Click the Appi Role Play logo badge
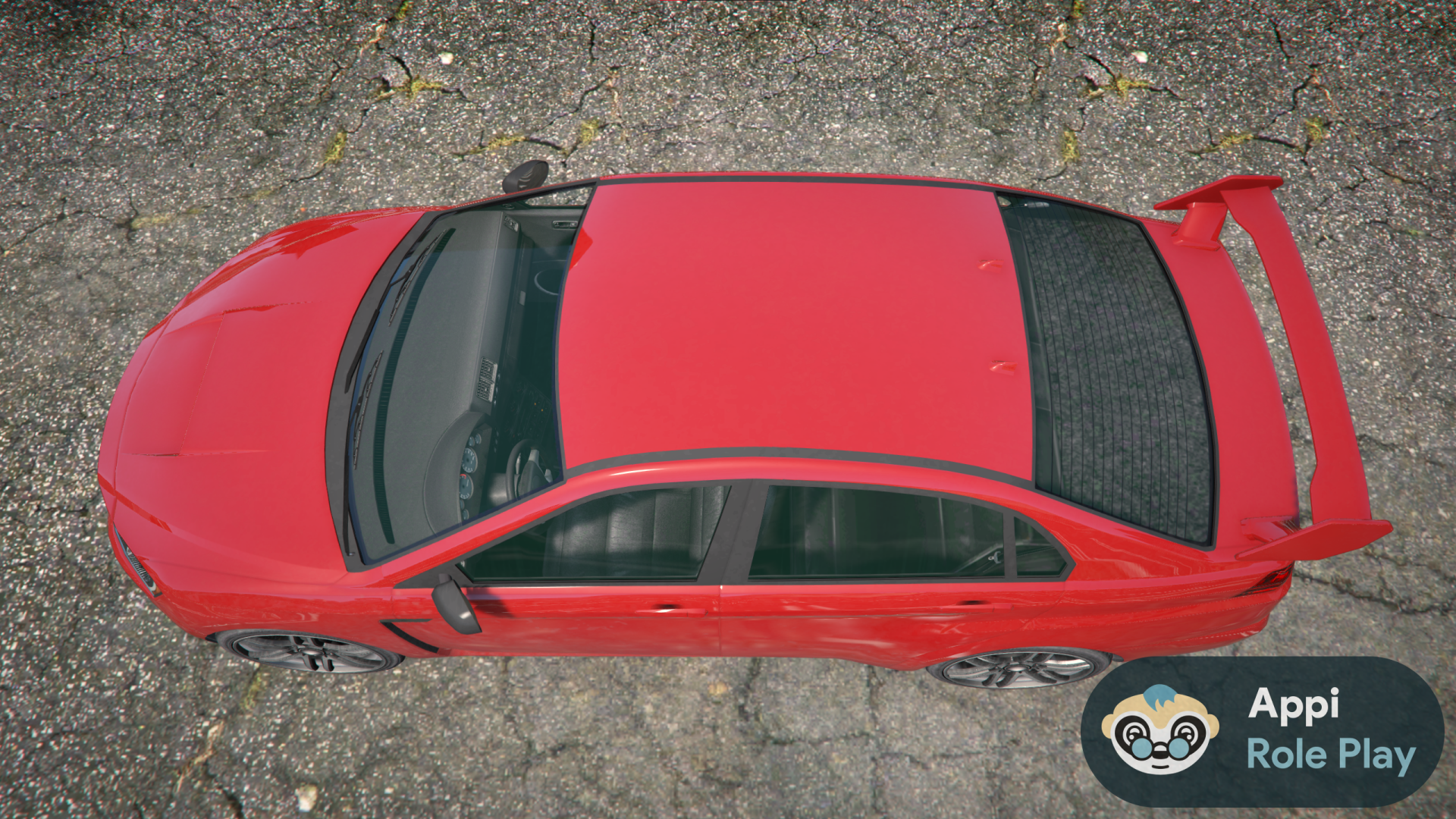1456x819 pixels. coord(1262,731)
